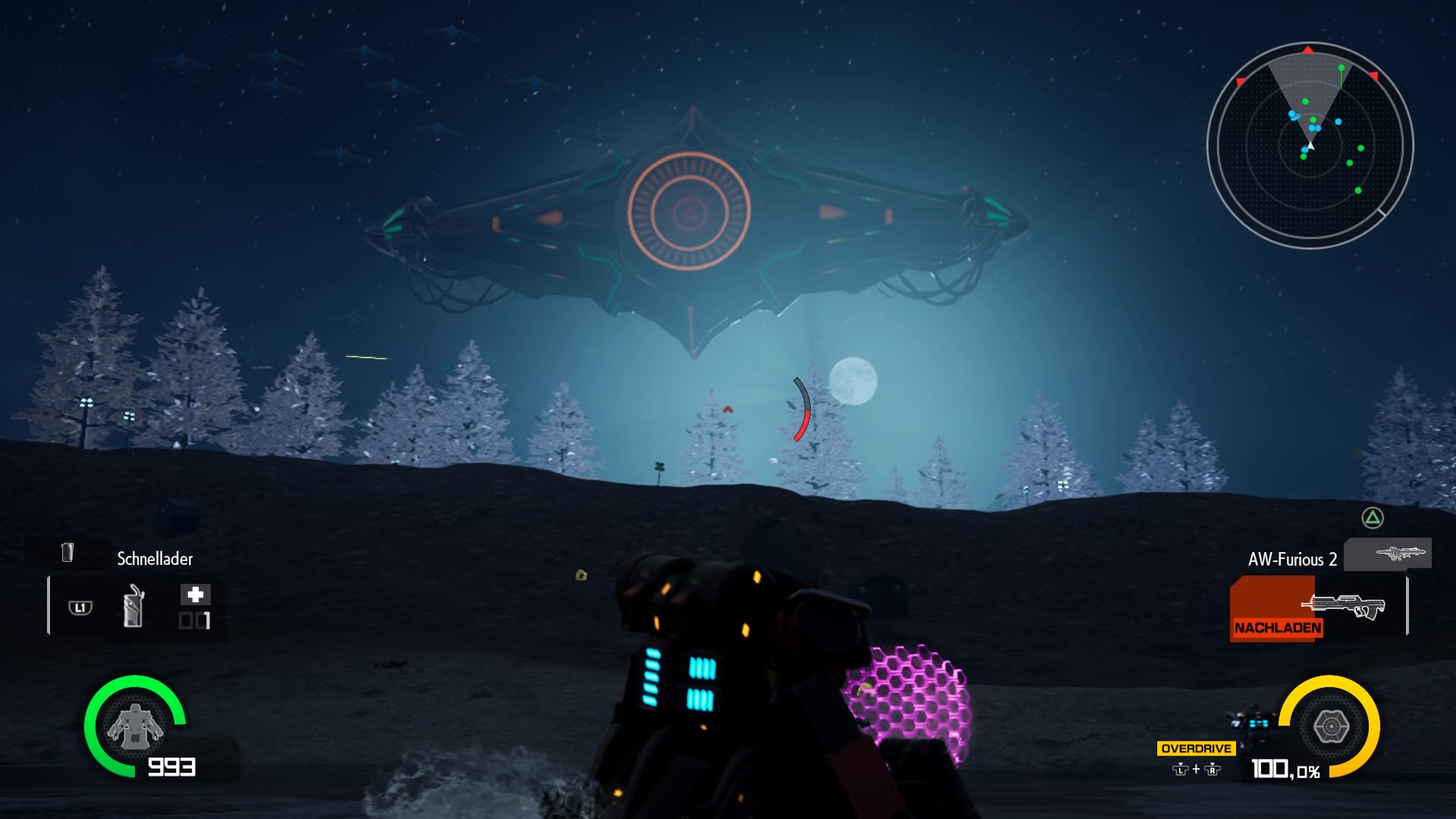Screen dimensions: 1456x819
Task: Activate the Overdrive core gauge icon
Action: coord(1330,726)
